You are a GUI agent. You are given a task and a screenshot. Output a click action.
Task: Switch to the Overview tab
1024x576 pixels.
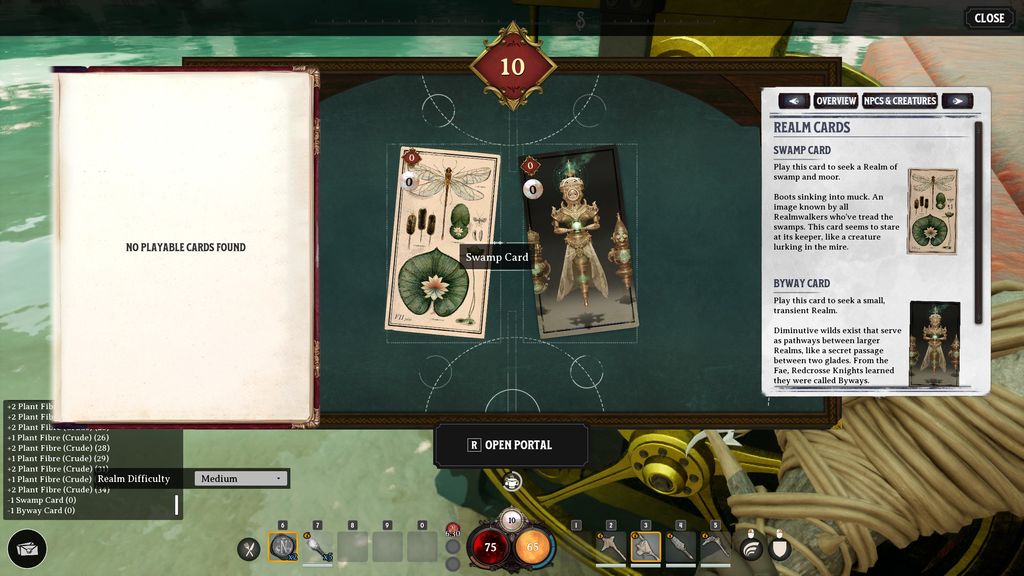[x=836, y=101]
